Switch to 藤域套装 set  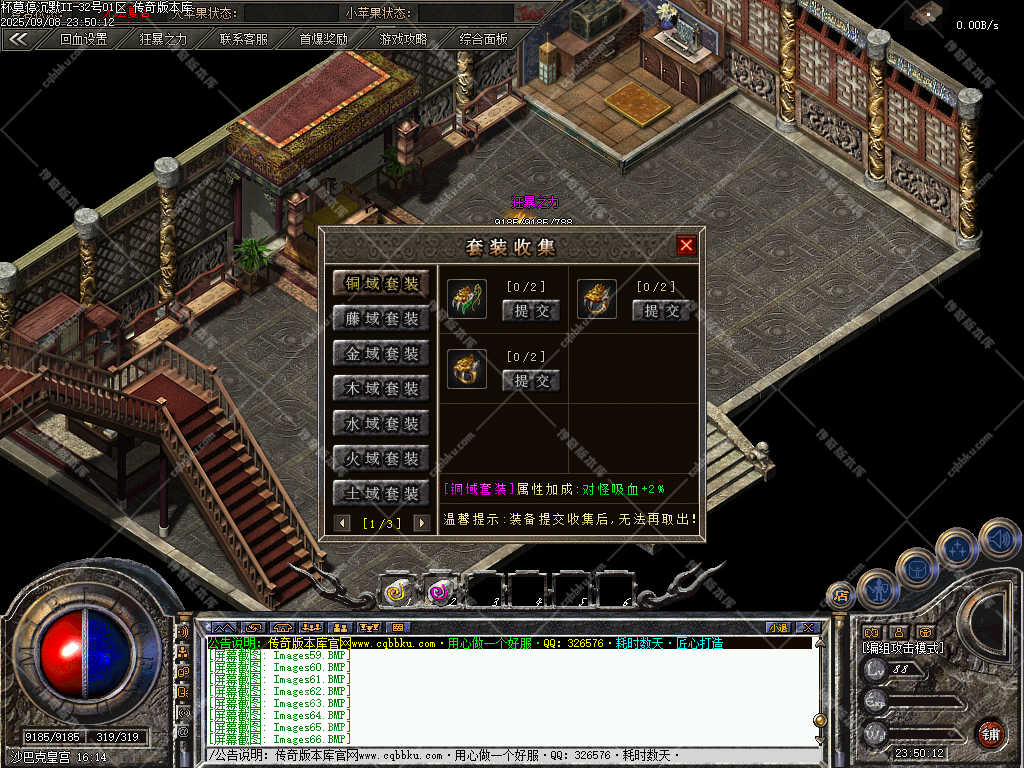coord(381,319)
